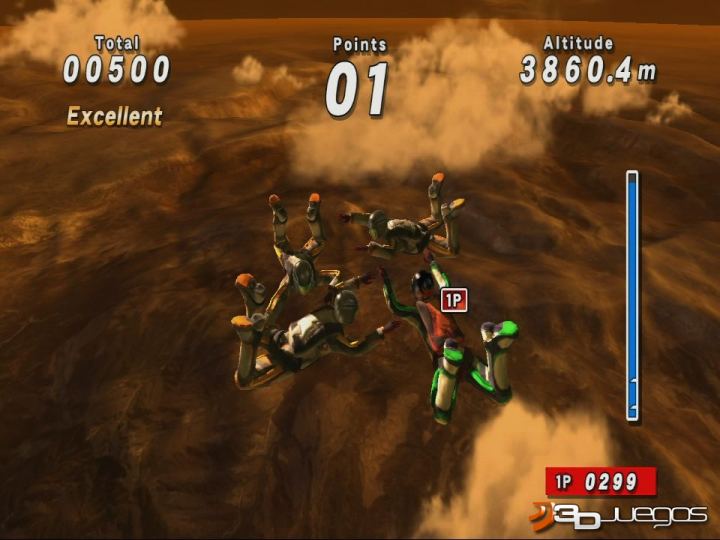Click the 3DJuegos watermark logo
The image size is (720, 540).
pos(618,514)
